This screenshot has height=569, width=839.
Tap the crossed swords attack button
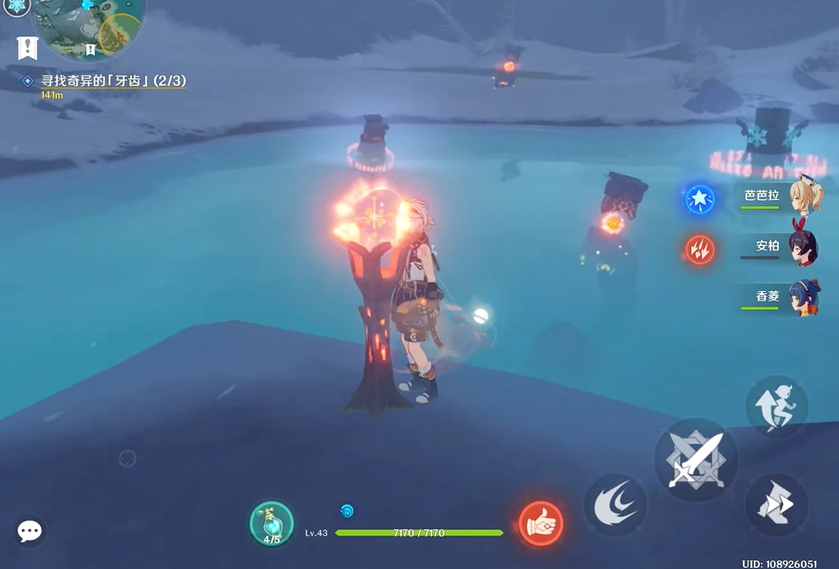[696, 461]
